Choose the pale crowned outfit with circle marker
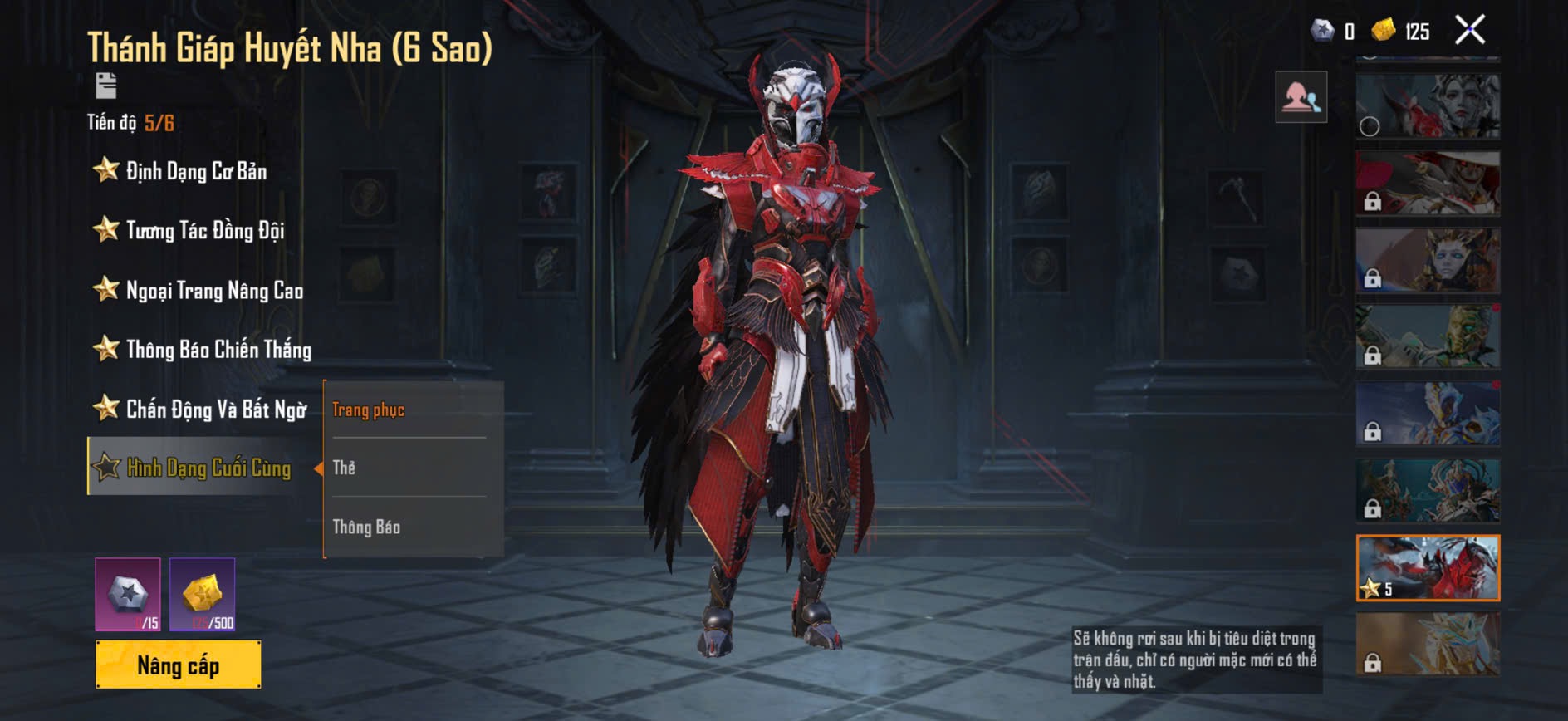 coord(1428,106)
